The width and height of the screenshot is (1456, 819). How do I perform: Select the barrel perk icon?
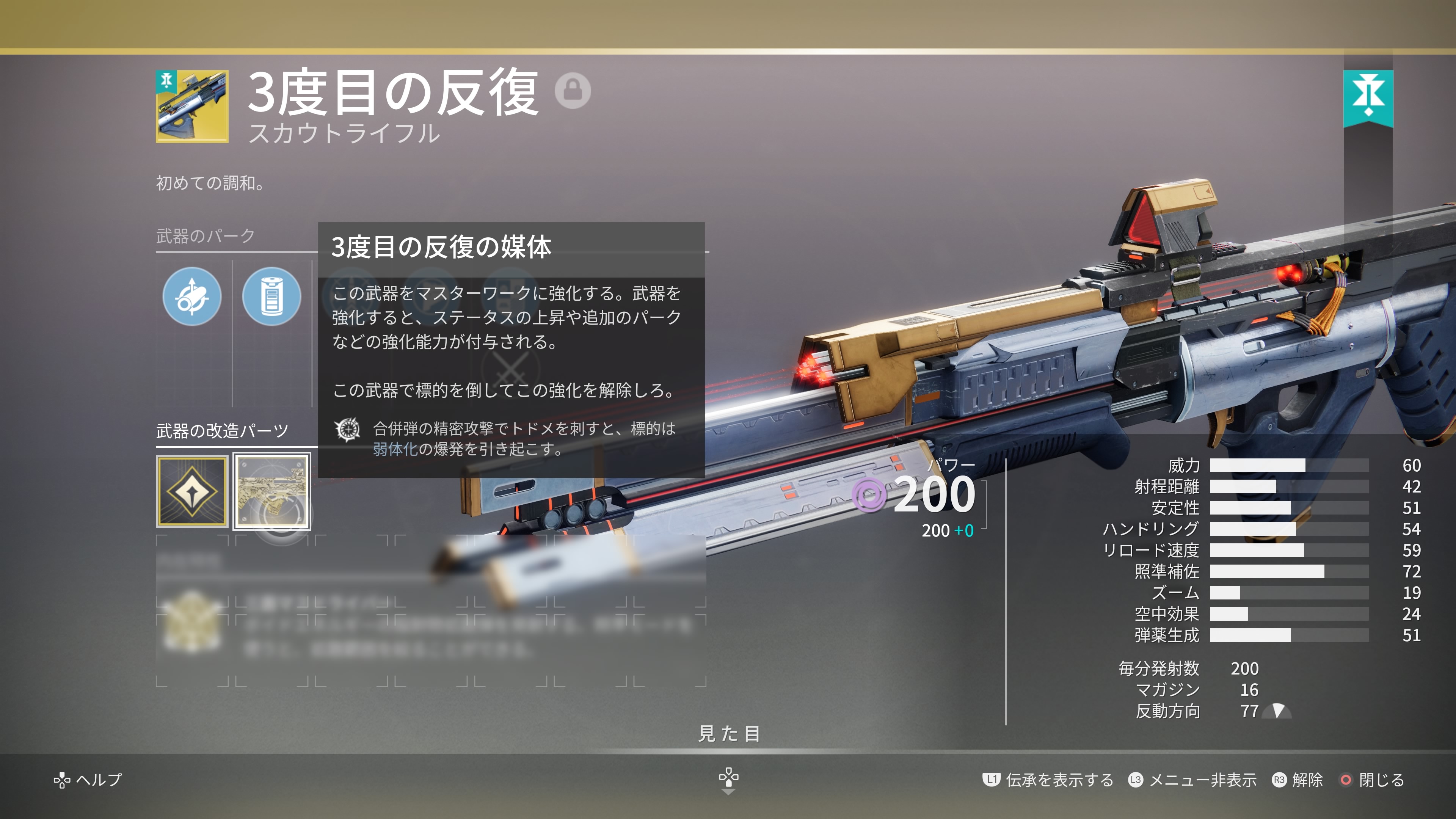[x=191, y=296]
